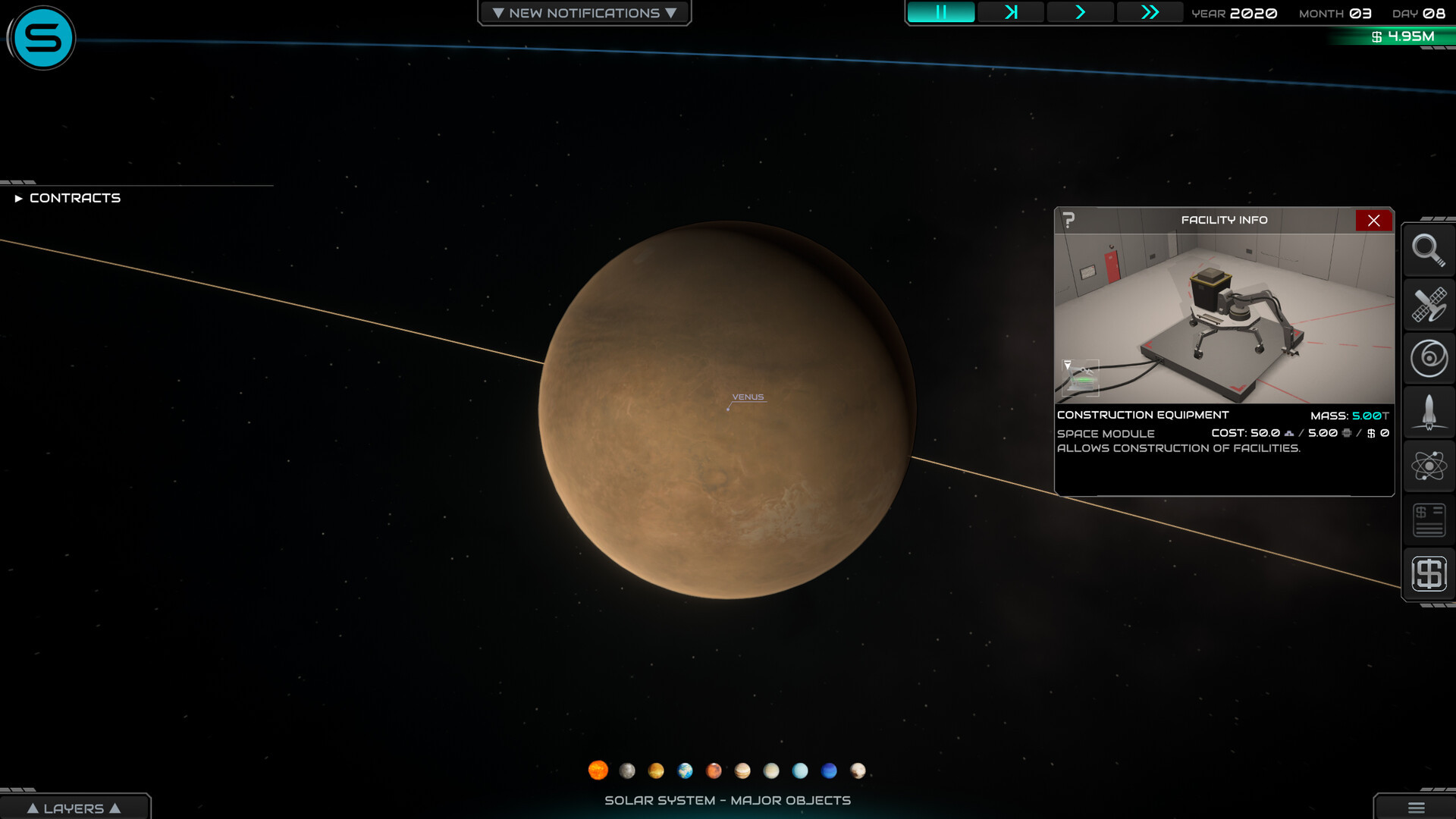Click the round S company logo

click(42, 38)
